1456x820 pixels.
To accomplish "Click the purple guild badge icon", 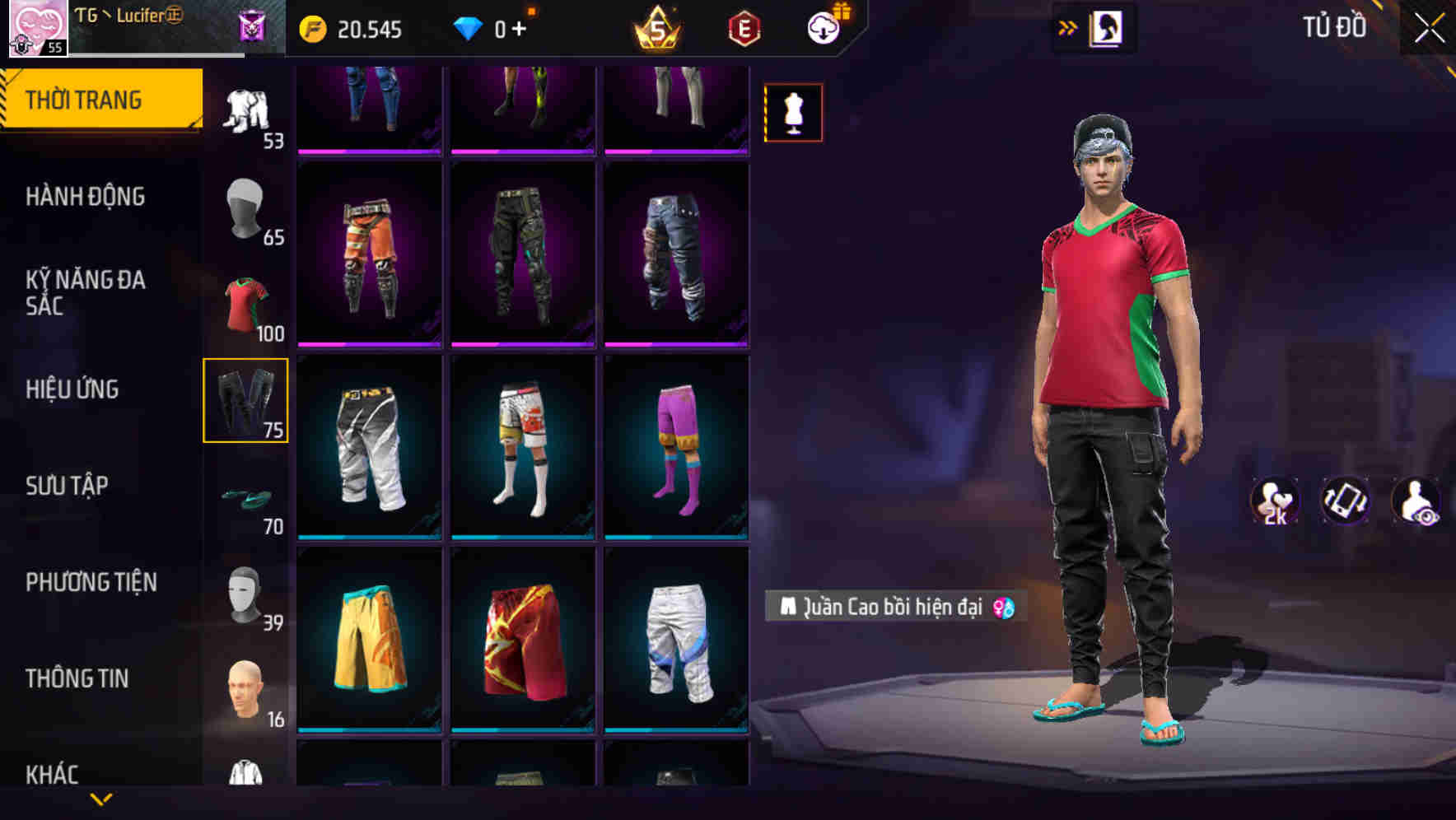I will point(252,27).
